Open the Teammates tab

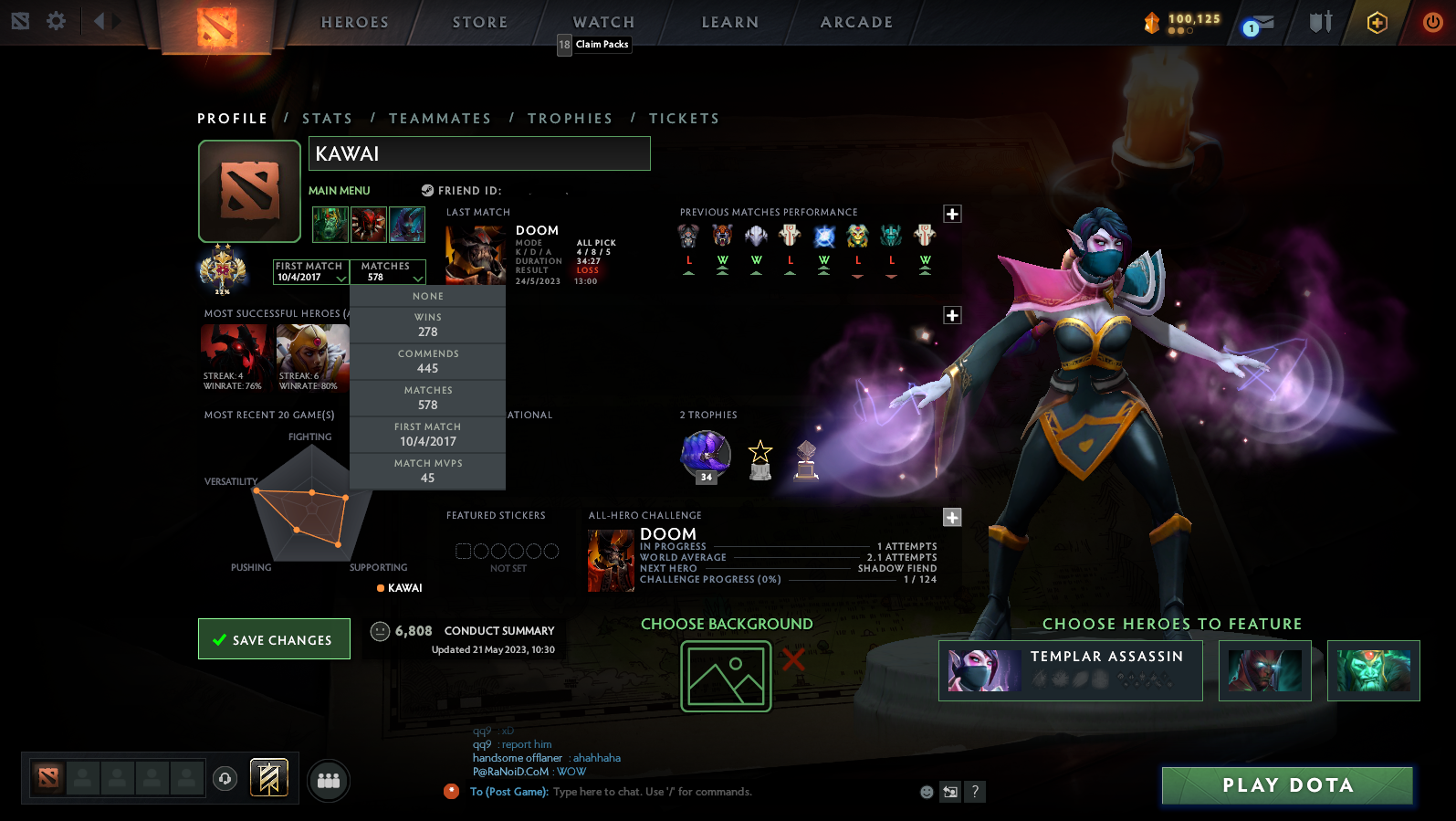[440, 119]
